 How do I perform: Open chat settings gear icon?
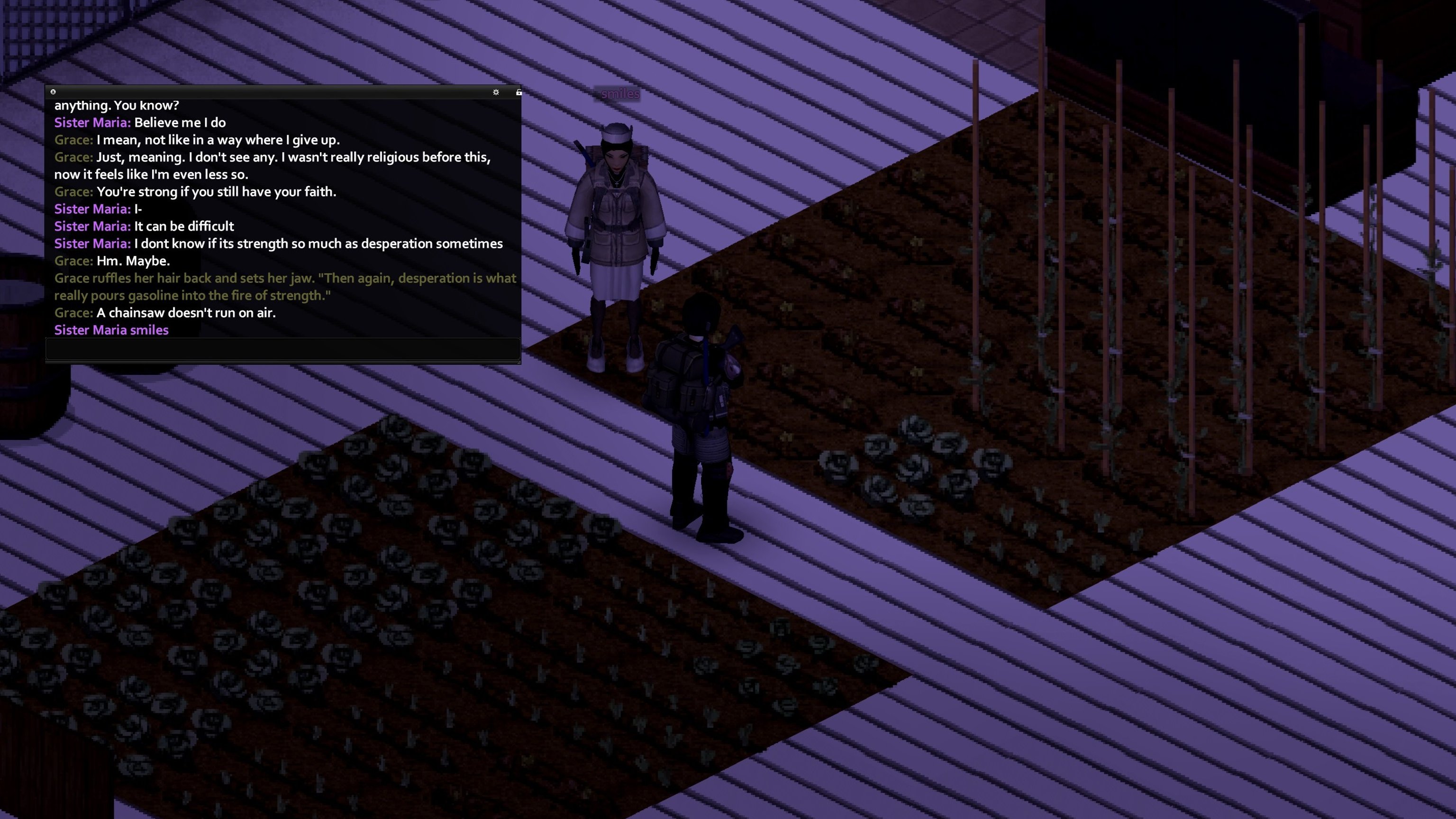point(496,92)
